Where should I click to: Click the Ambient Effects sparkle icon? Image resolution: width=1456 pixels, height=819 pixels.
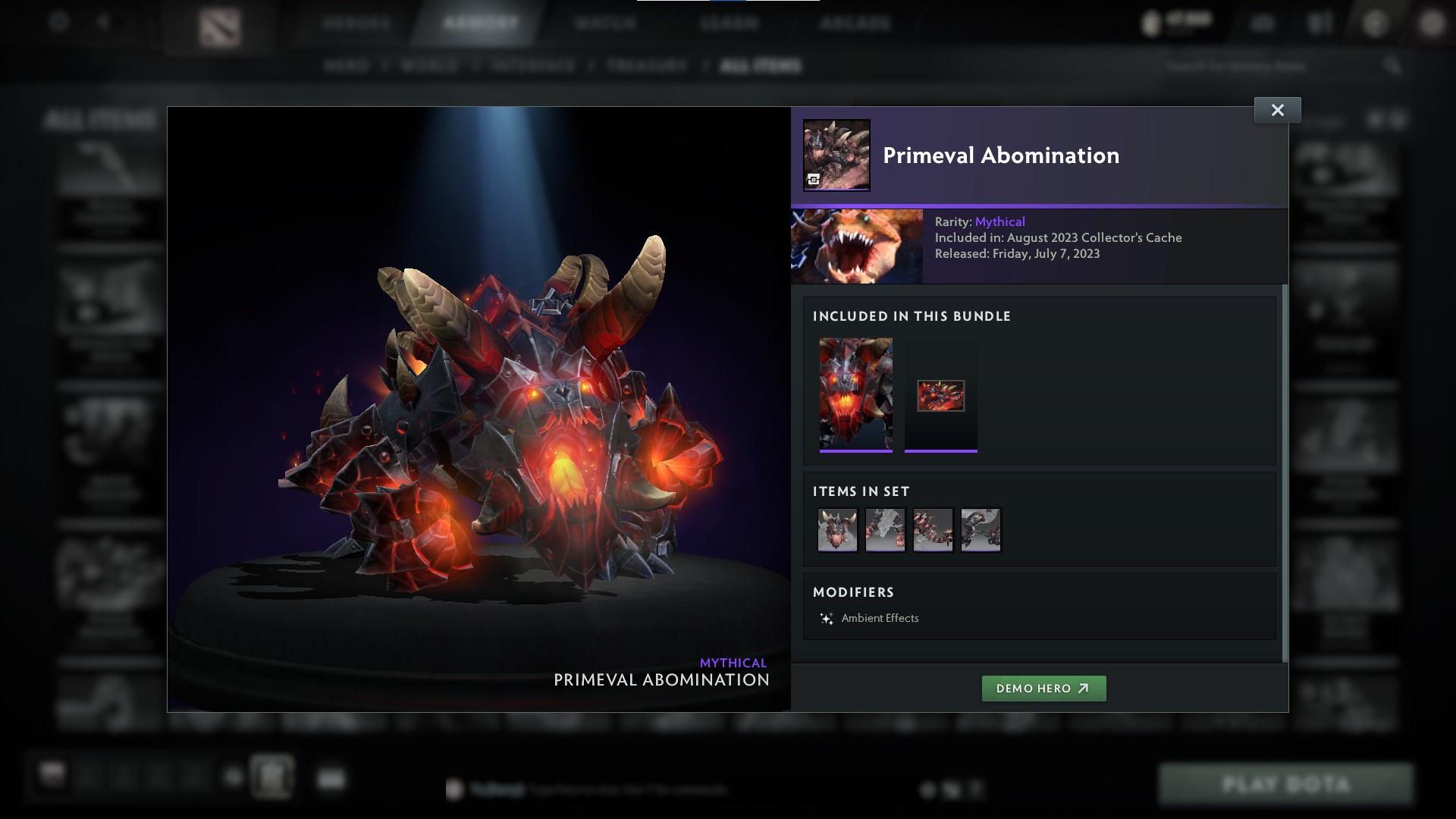(x=827, y=617)
